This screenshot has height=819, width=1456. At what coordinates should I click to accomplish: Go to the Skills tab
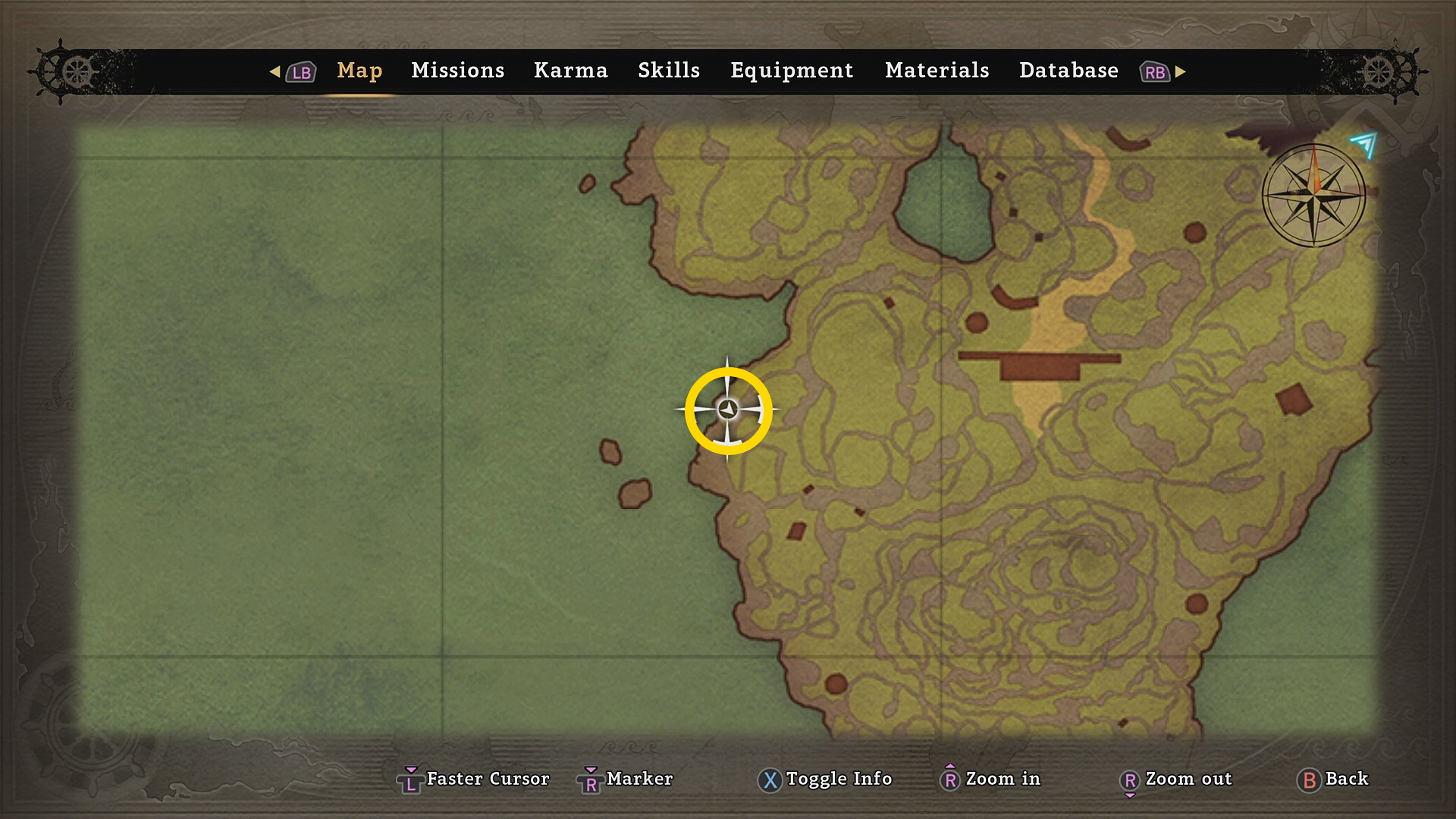coord(668,71)
